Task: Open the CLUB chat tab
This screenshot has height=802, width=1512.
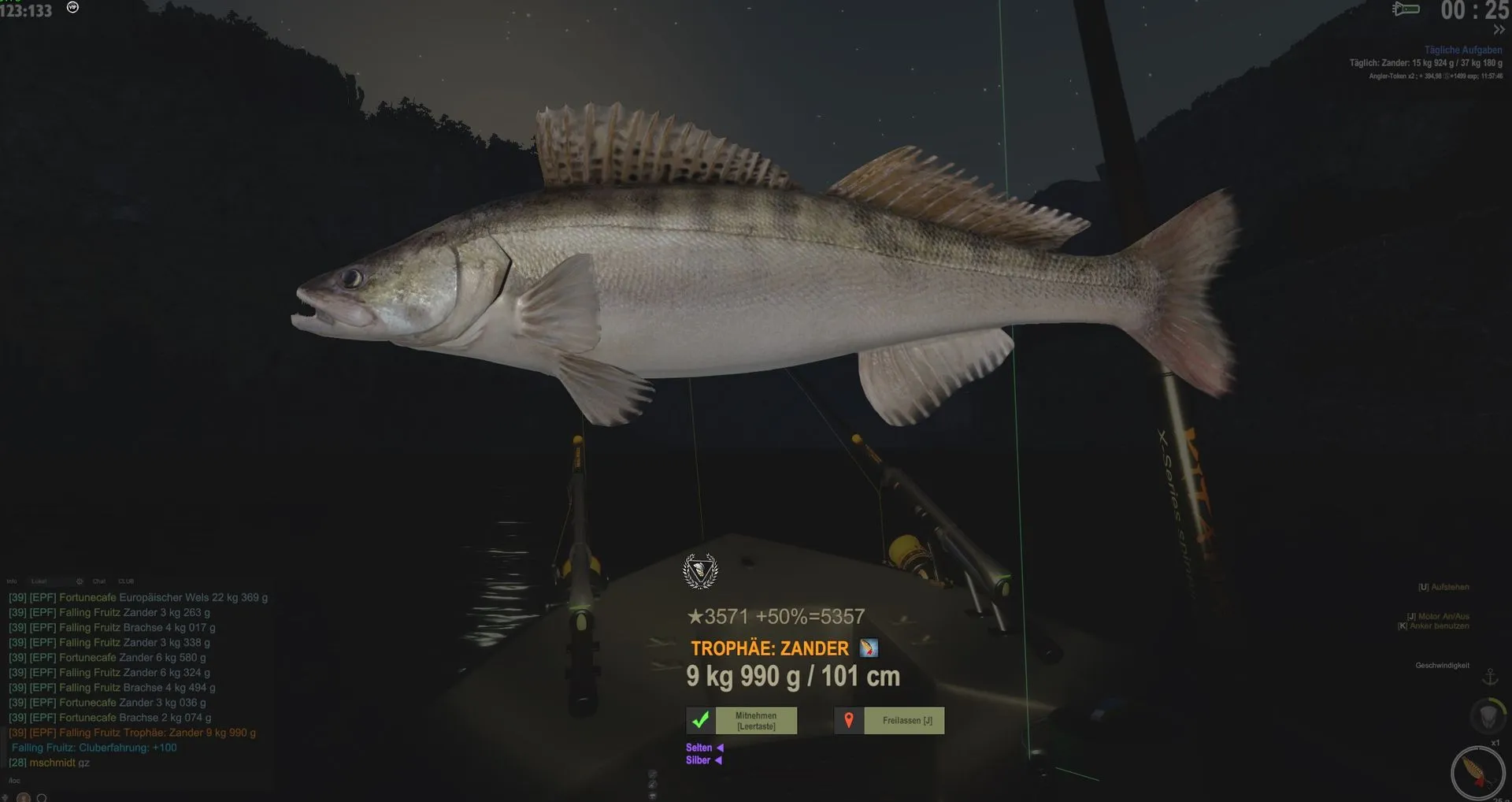Action: 126,581
